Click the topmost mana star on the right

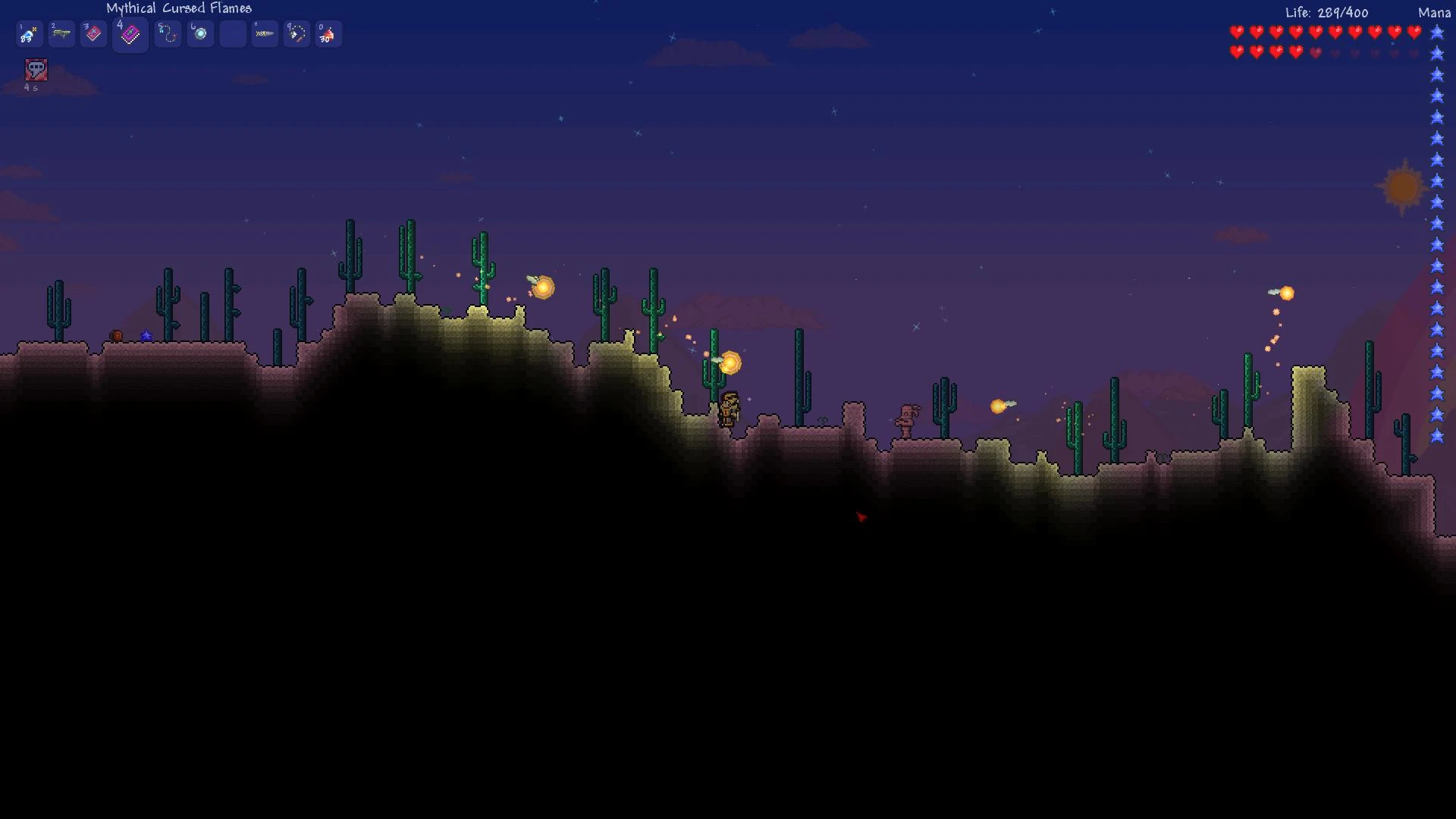1436,32
